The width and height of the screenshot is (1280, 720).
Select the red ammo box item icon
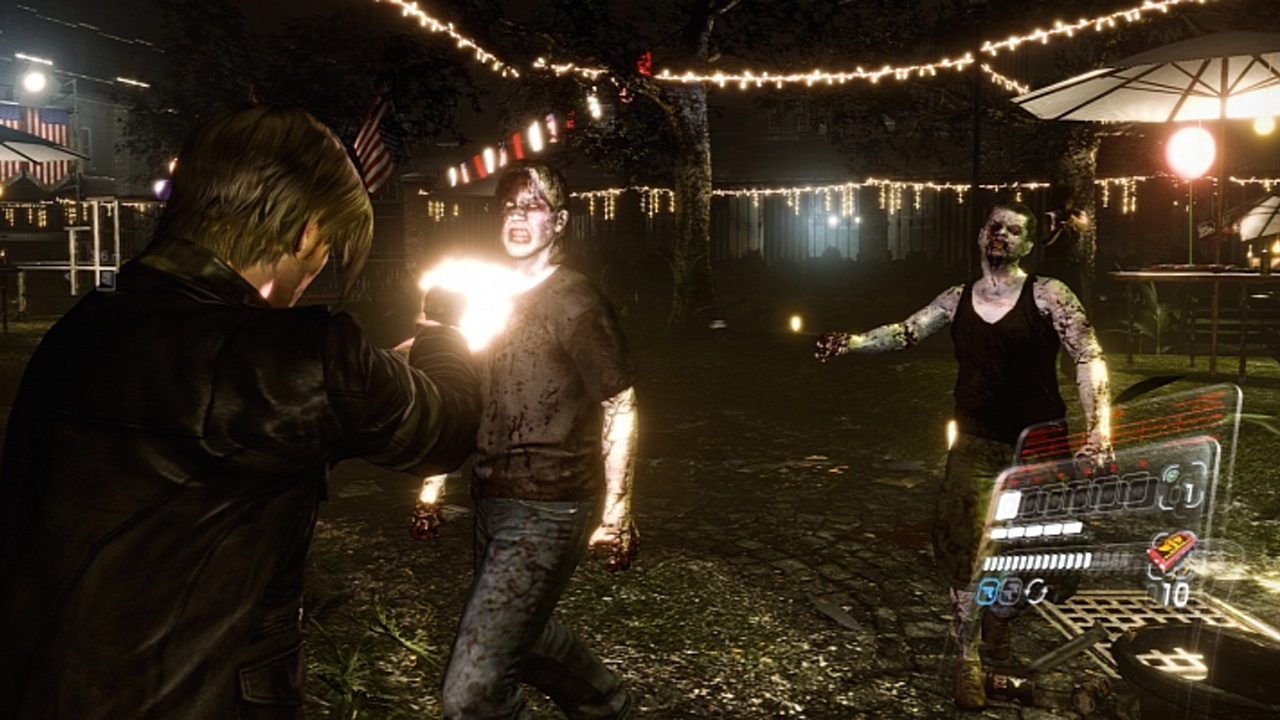pos(1171,550)
